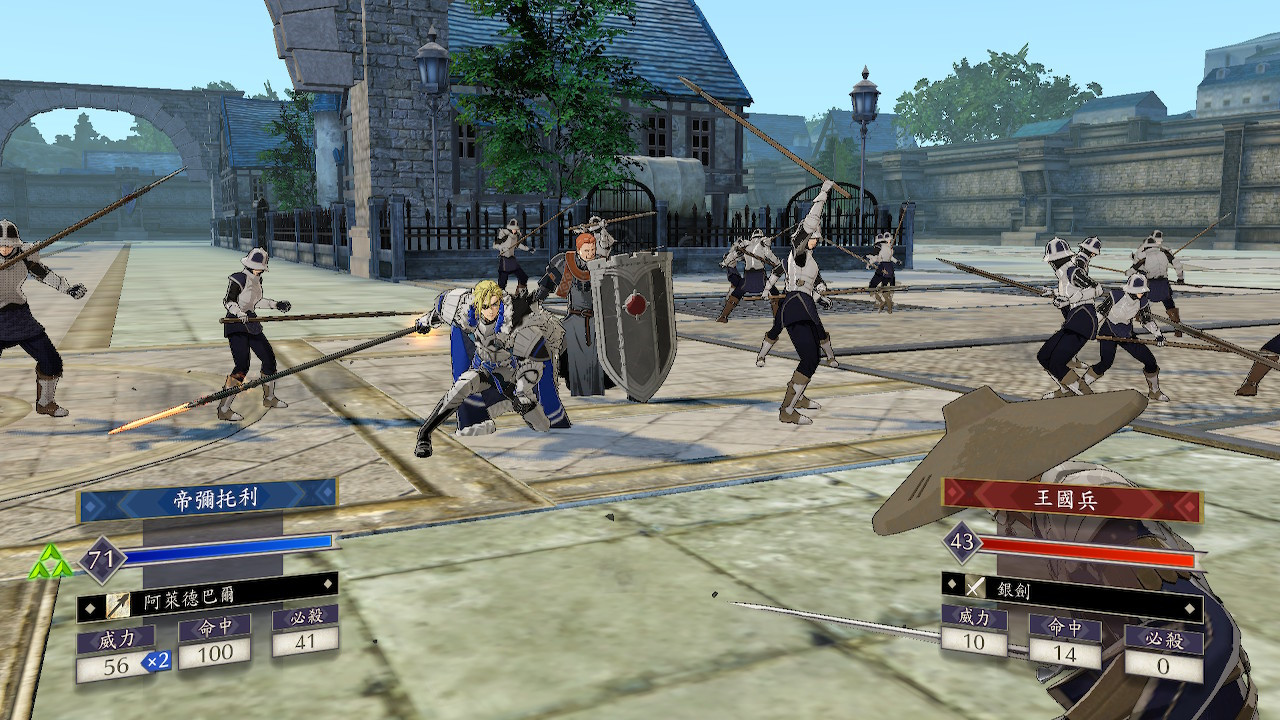Click the 銀劍 weapon panel
Viewport: 1280px width, 720px height.
[x=1071, y=589]
